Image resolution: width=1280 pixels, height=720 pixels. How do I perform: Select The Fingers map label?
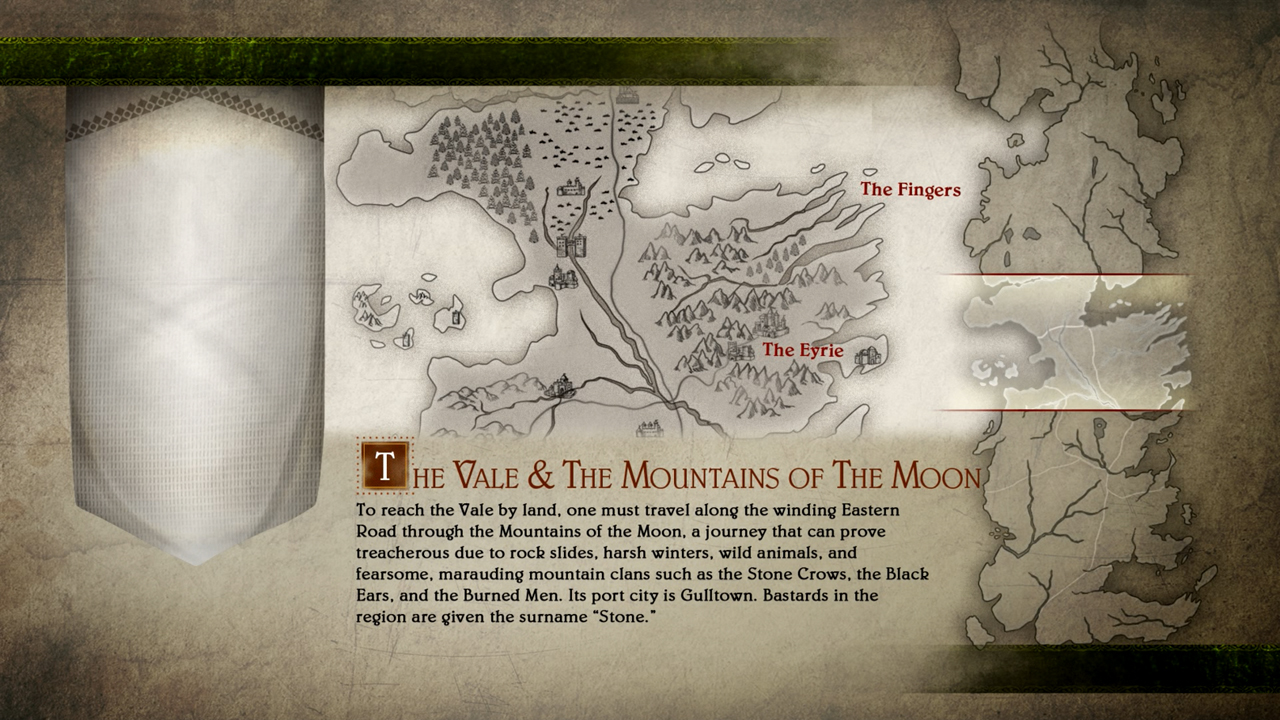tap(910, 190)
